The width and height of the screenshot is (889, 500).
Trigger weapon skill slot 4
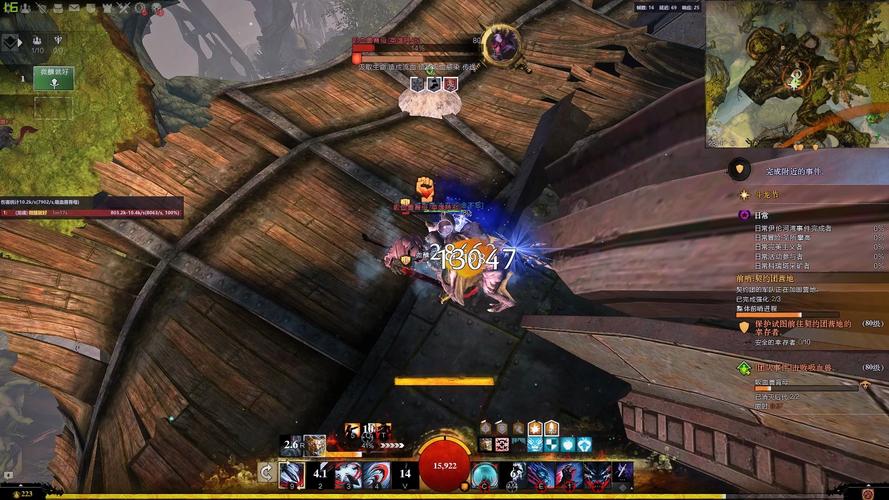point(376,474)
